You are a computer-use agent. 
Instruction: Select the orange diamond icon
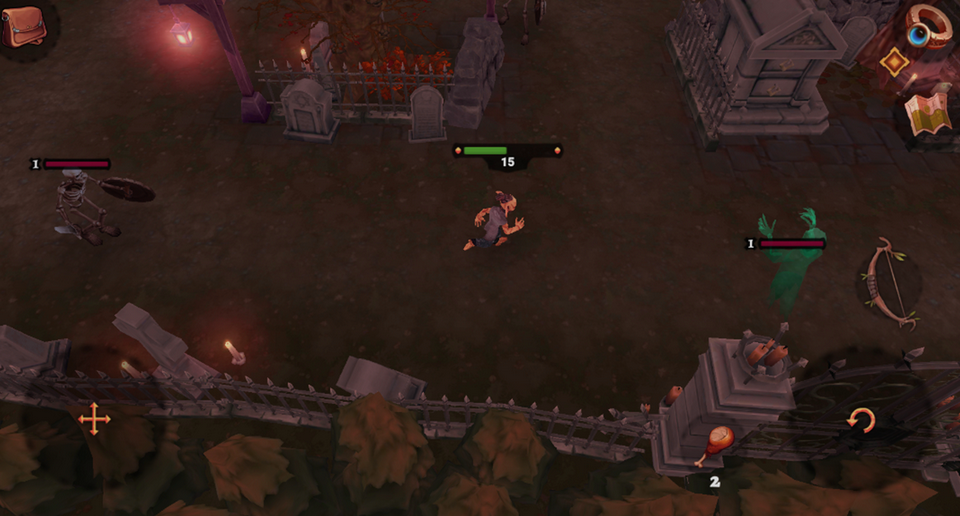pos(893,62)
